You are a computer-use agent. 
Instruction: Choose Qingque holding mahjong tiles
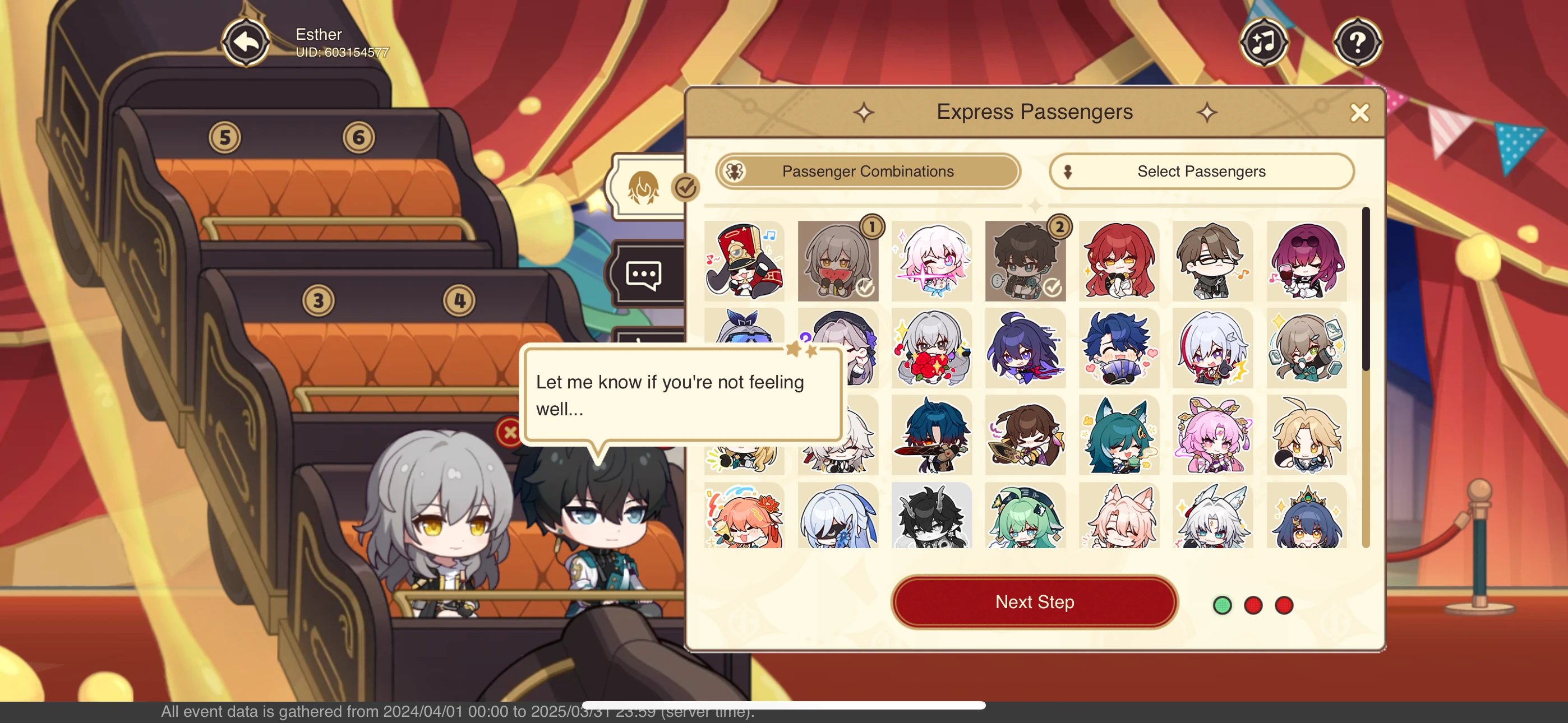1306,348
